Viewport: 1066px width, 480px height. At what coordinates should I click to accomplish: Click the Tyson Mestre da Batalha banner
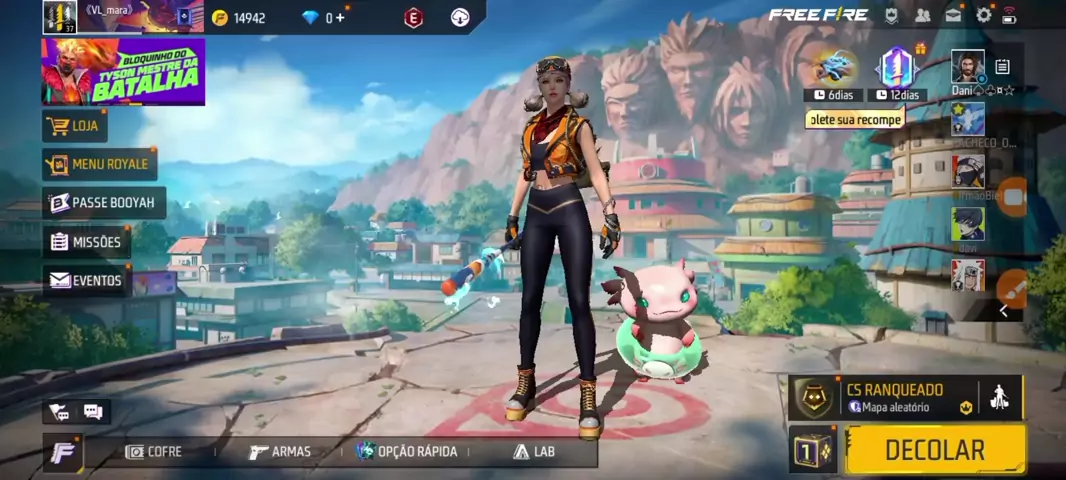pos(123,72)
